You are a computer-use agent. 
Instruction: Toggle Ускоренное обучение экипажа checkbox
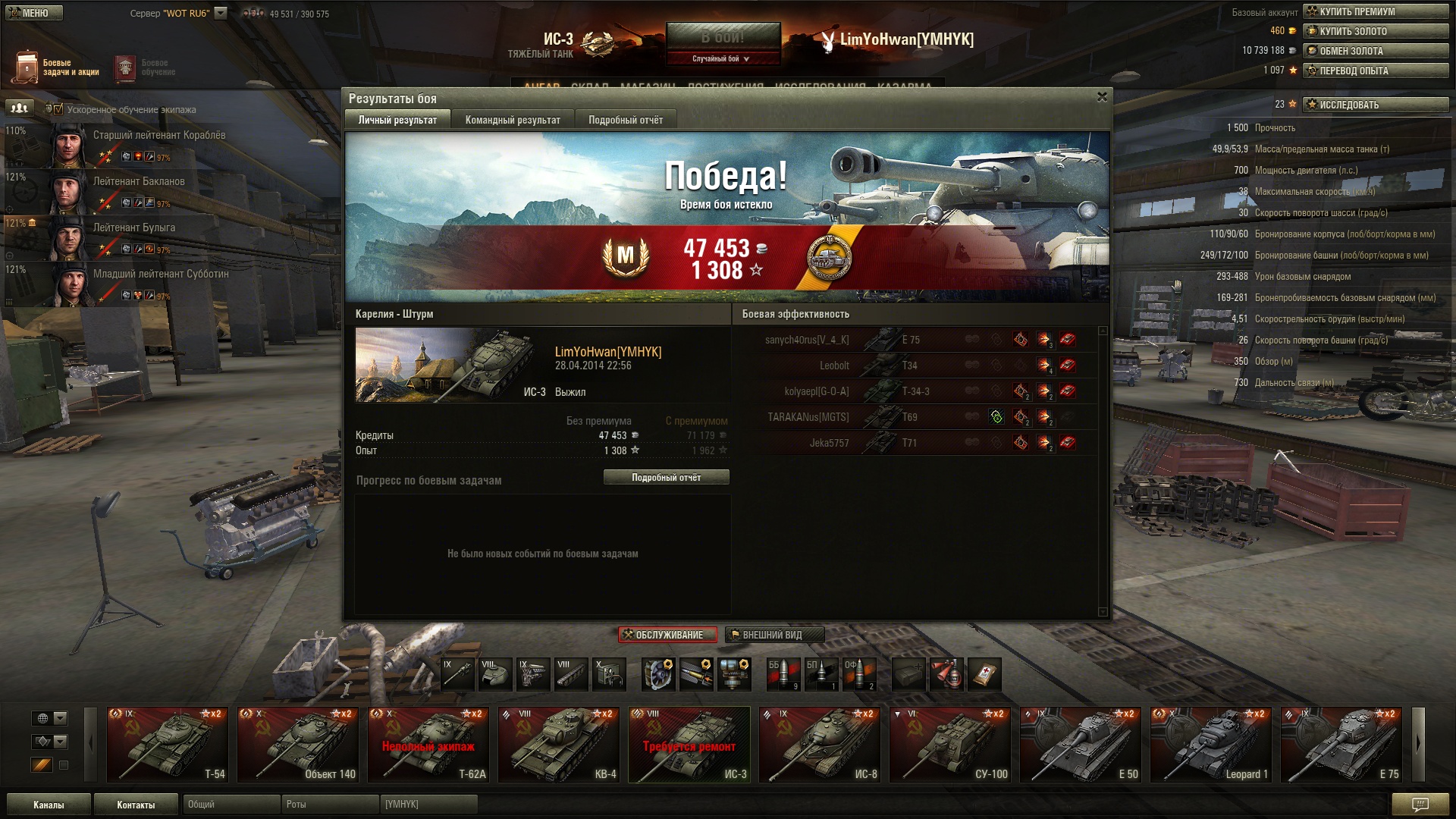pos(58,109)
